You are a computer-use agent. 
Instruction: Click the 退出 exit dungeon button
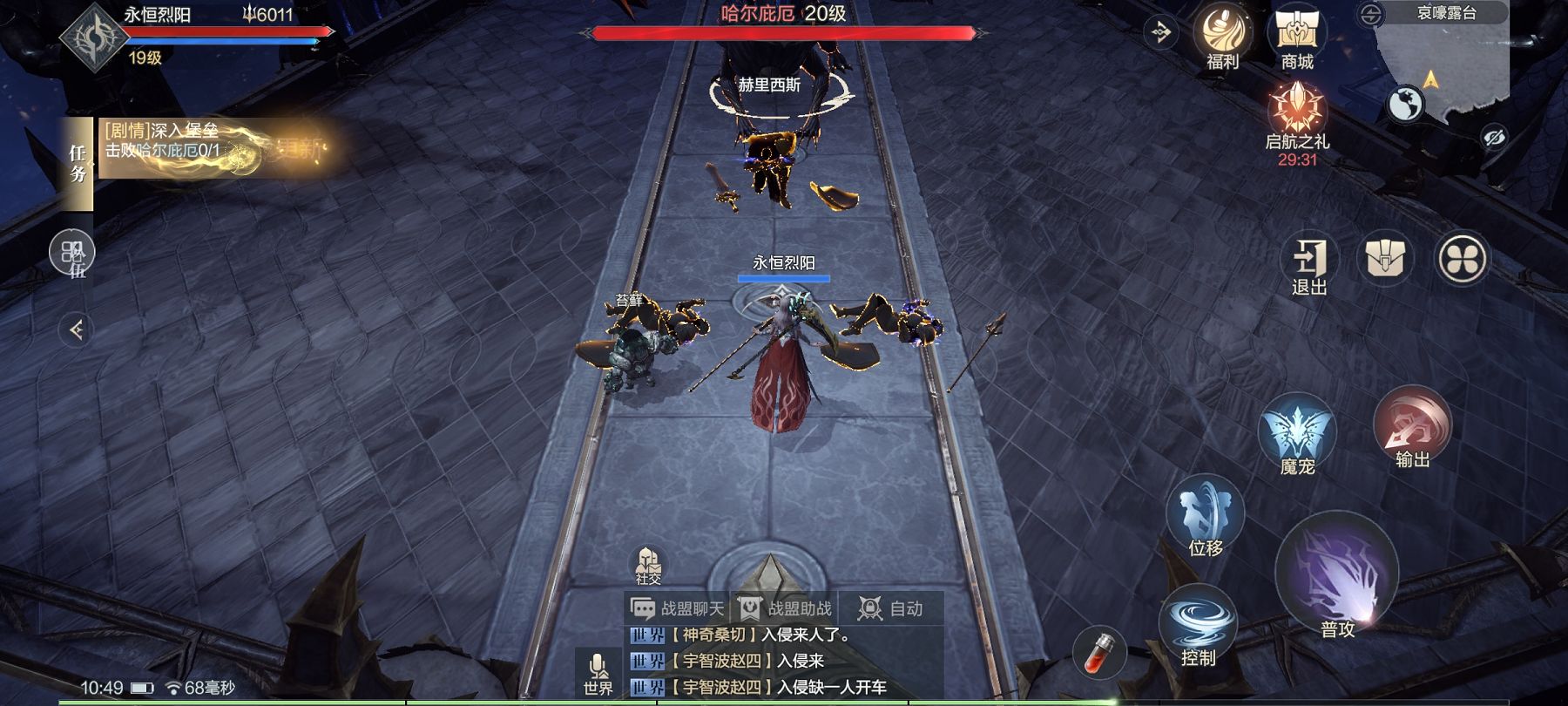click(1309, 262)
